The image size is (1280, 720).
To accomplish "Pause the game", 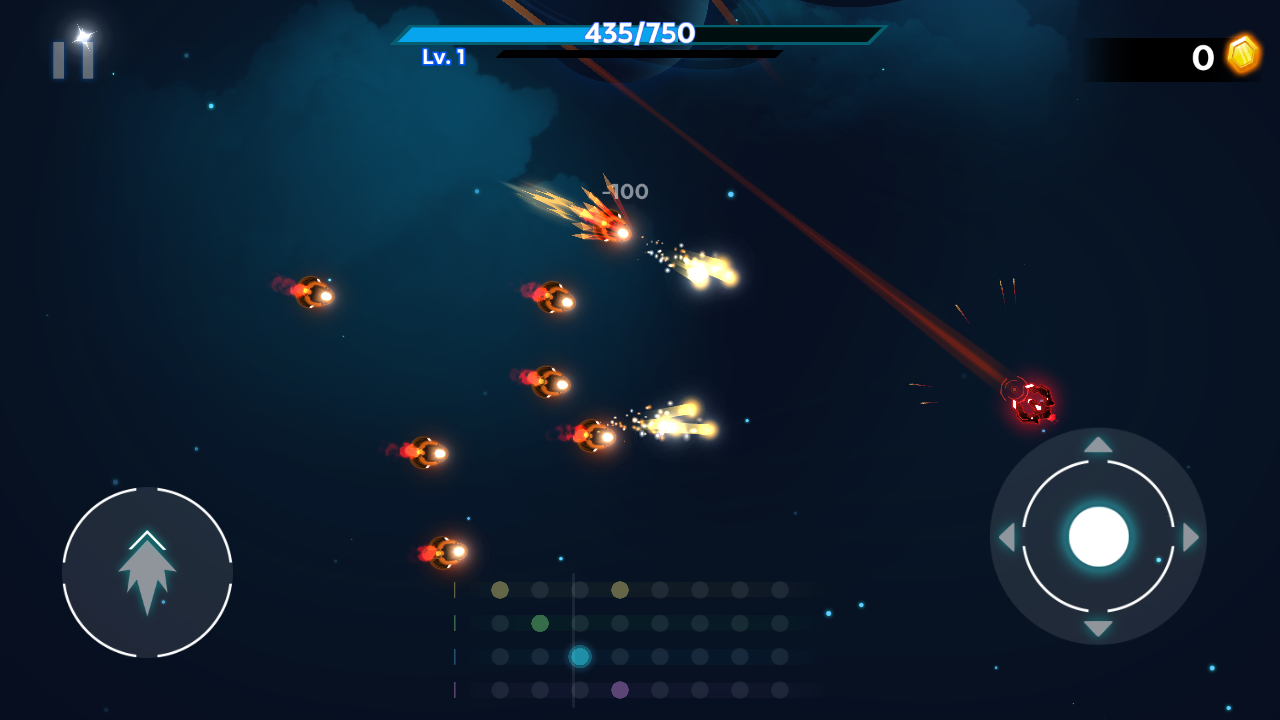I will click(x=73, y=59).
